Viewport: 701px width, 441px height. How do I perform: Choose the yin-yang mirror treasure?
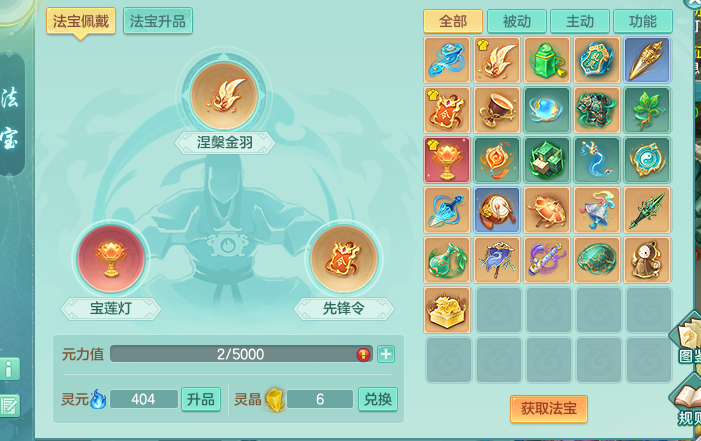(647, 160)
